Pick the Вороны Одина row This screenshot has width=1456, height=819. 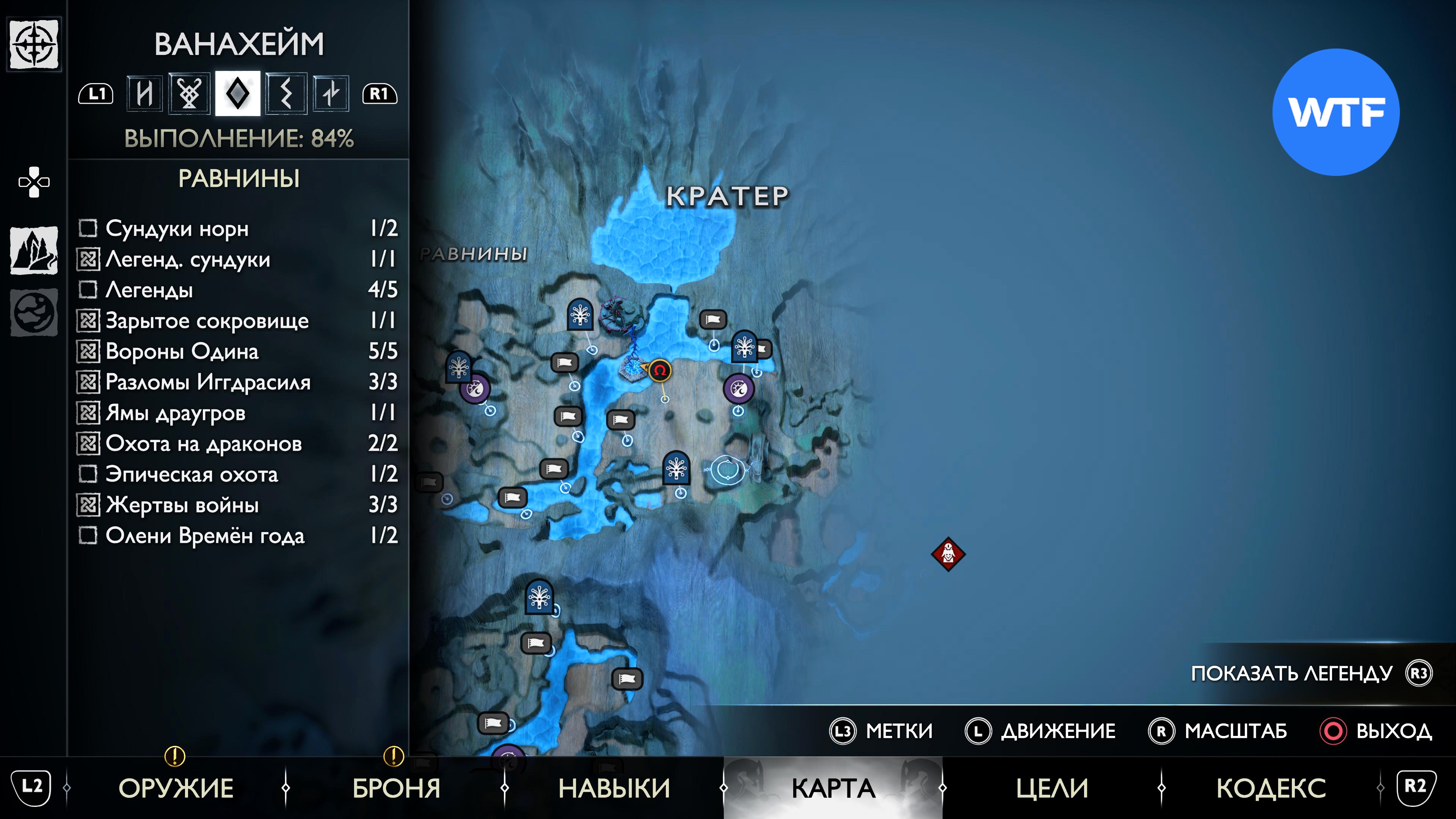pyautogui.click(x=237, y=351)
